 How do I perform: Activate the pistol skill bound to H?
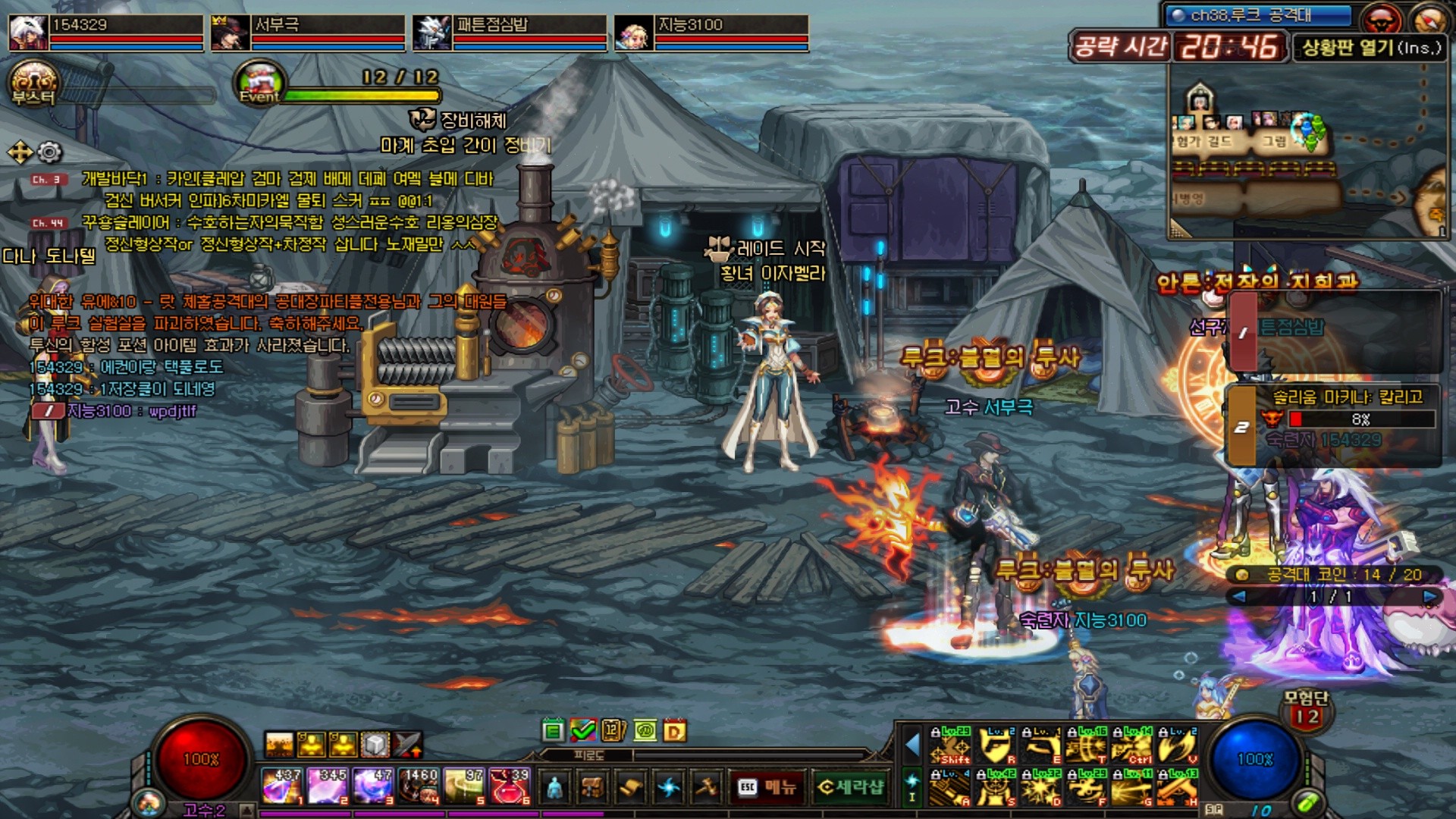click(x=1178, y=787)
